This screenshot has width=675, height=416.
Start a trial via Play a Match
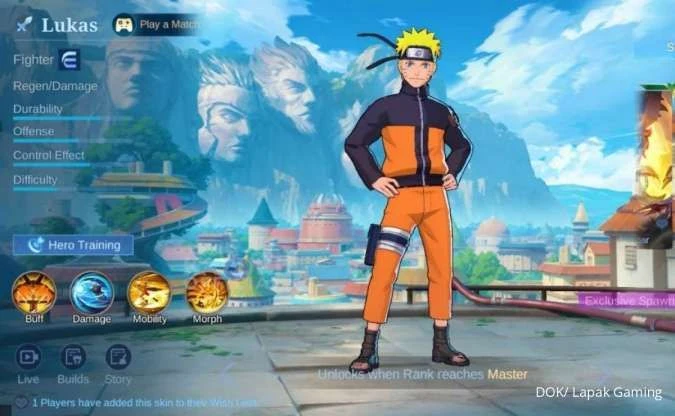pos(155,23)
